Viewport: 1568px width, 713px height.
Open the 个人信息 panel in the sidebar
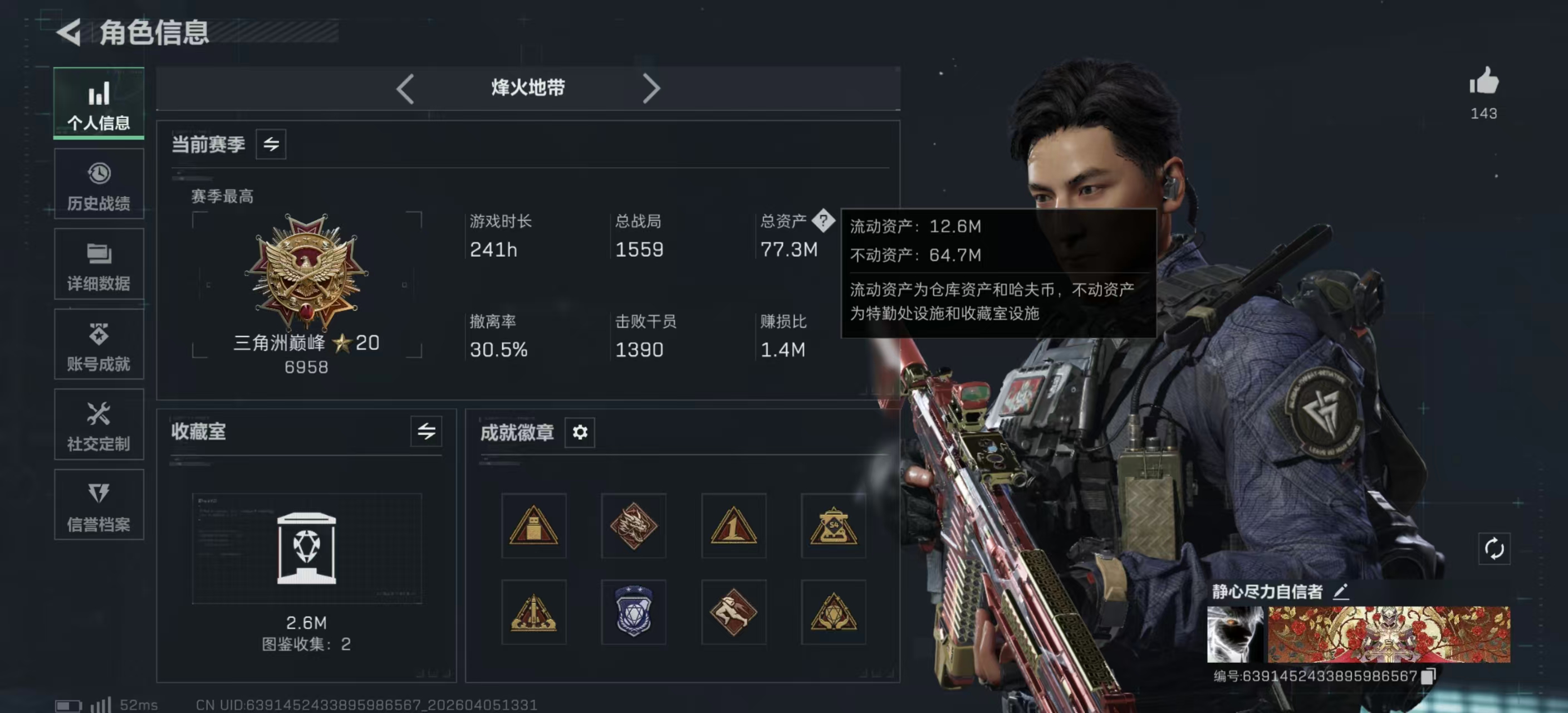coord(98,104)
